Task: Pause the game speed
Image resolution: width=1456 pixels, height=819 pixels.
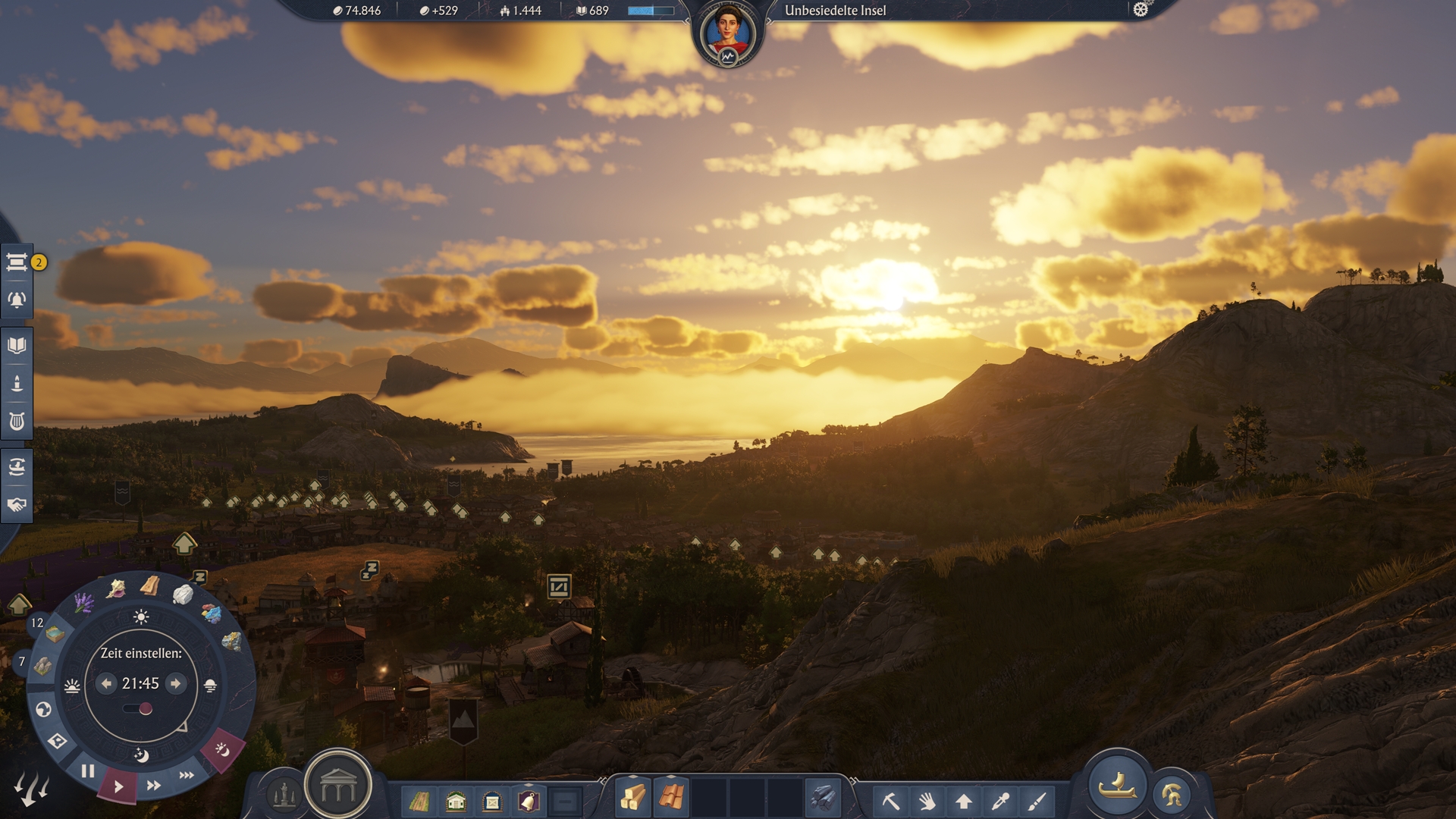Action: 88,771
